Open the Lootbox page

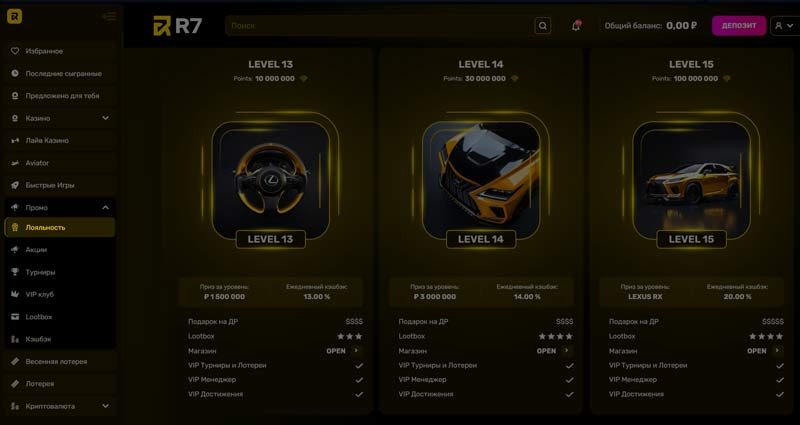[39, 316]
